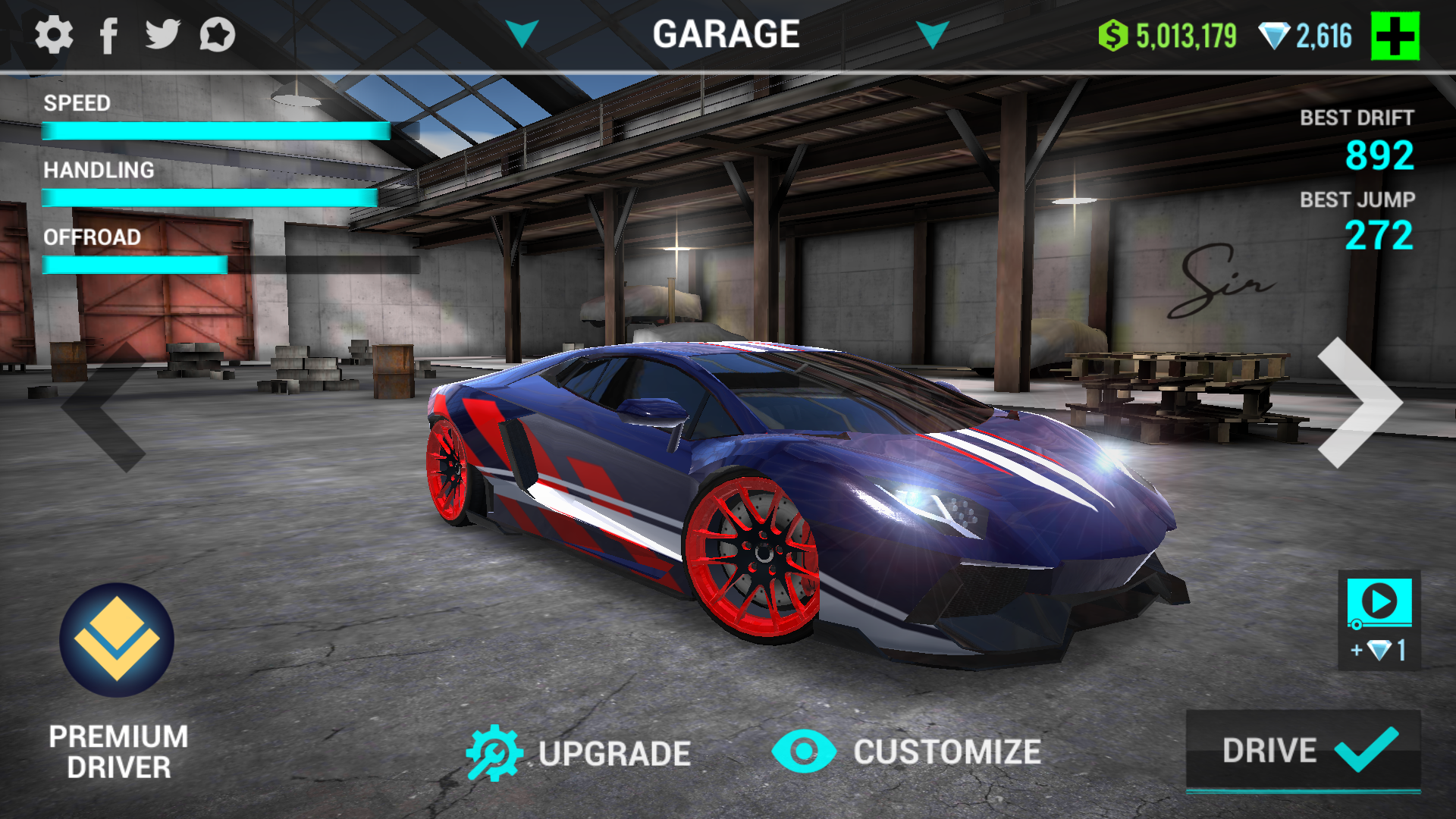Expand the right arrow beside GARAGE title
The height and width of the screenshot is (819, 1456).
click(934, 33)
